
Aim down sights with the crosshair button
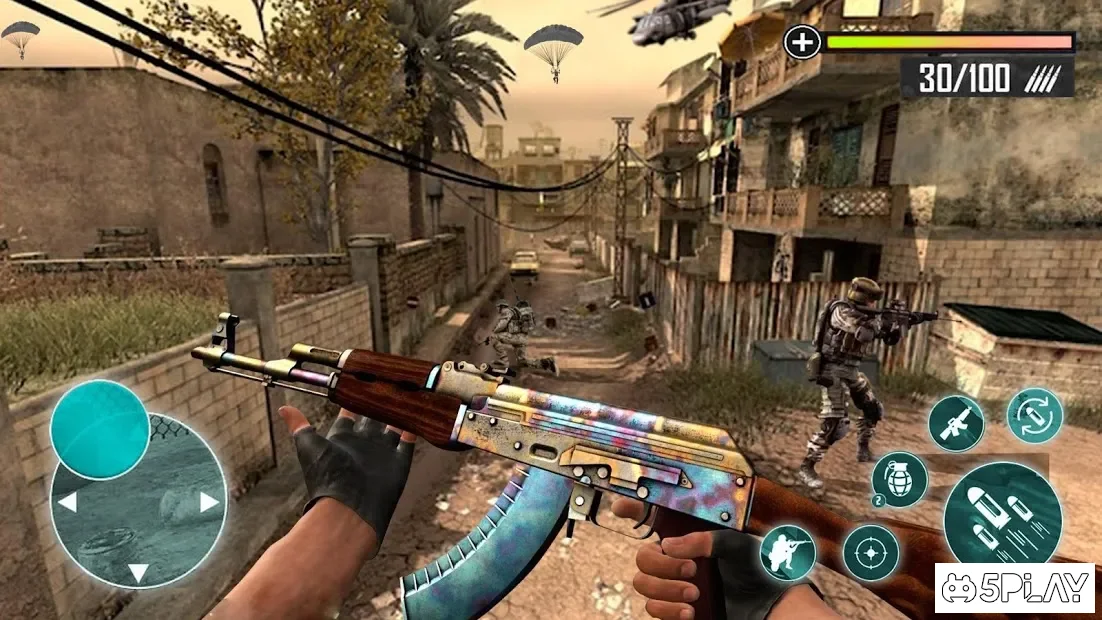pyautogui.click(x=870, y=552)
